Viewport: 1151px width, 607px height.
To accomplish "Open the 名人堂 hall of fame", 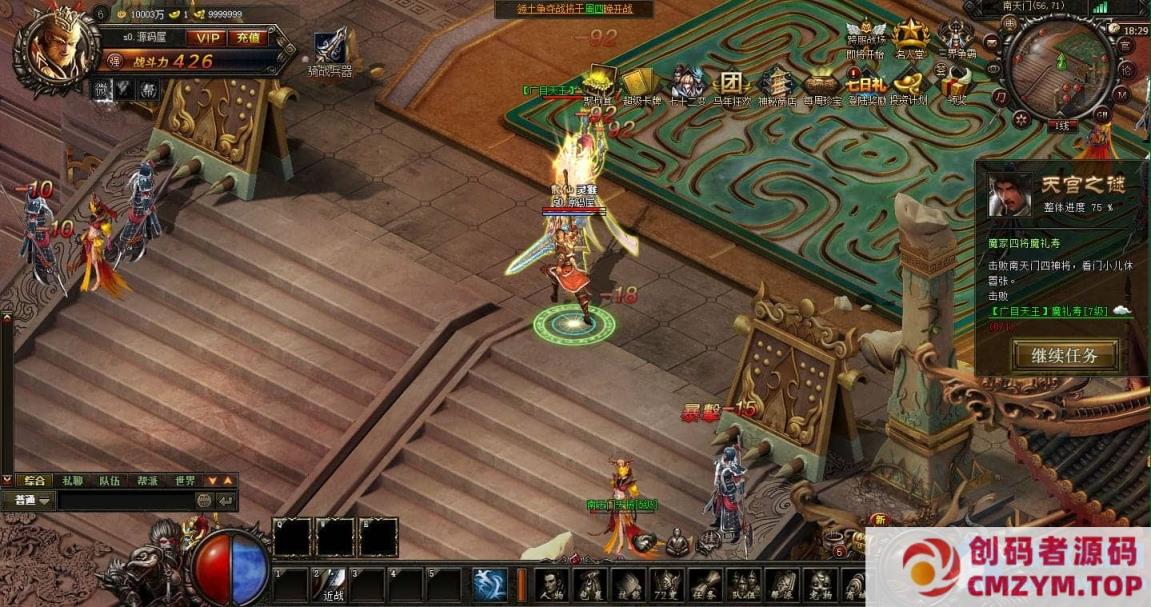I will [x=910, y=38].
